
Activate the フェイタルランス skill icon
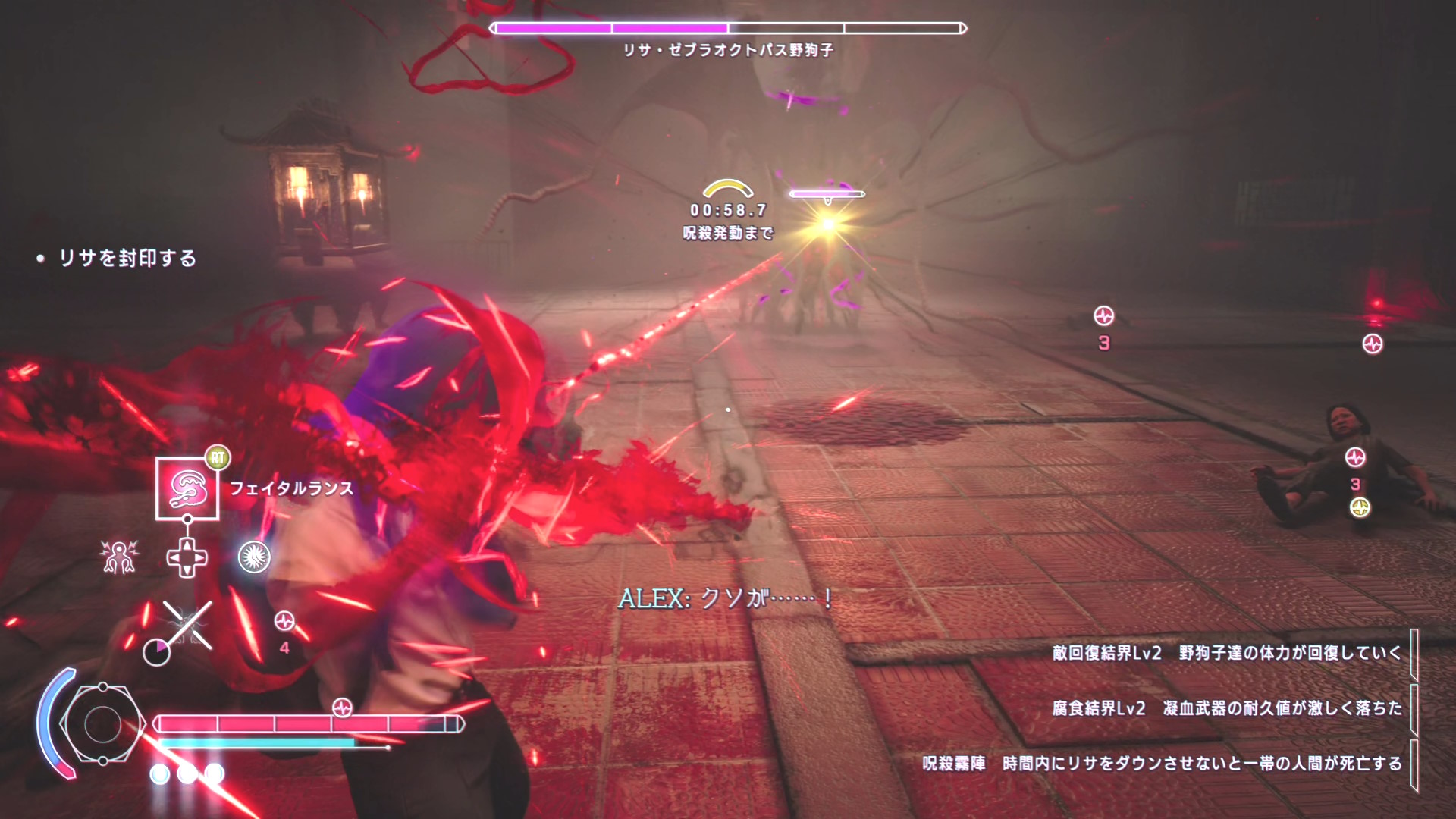[x=187, y=489]
